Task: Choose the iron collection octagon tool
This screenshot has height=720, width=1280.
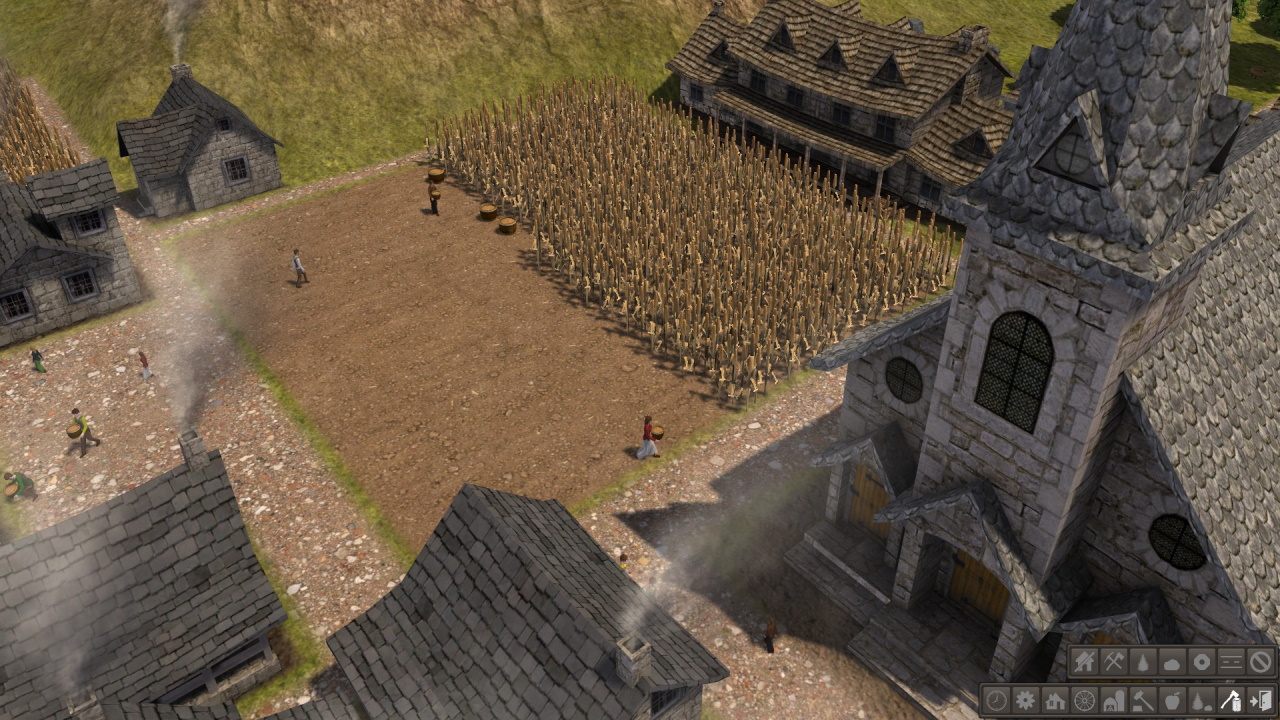Action: coord(1201,661)
